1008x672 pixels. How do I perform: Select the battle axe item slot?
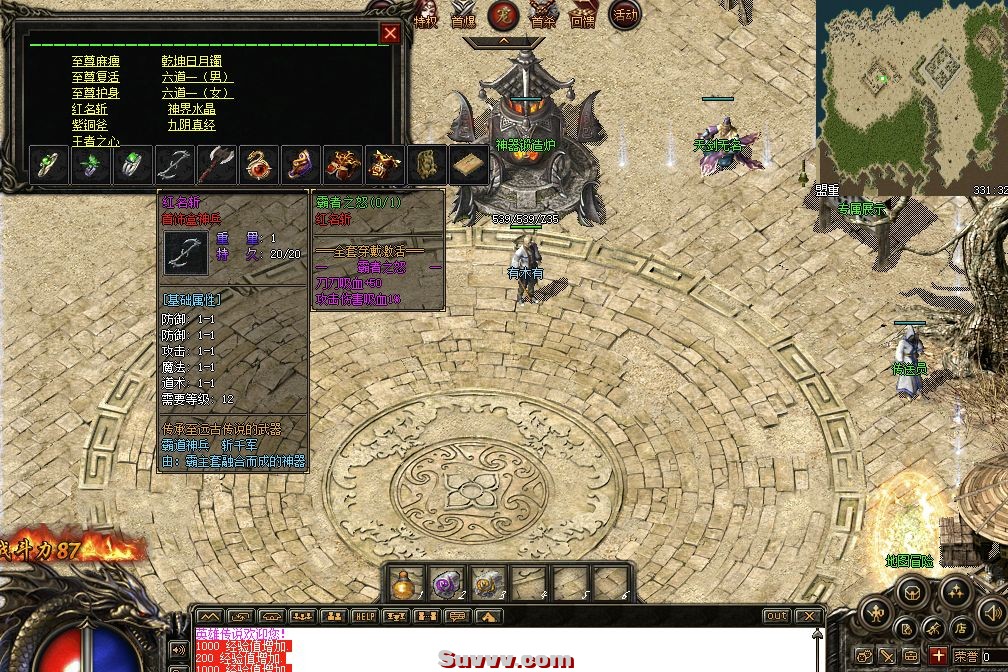(216, 165)
